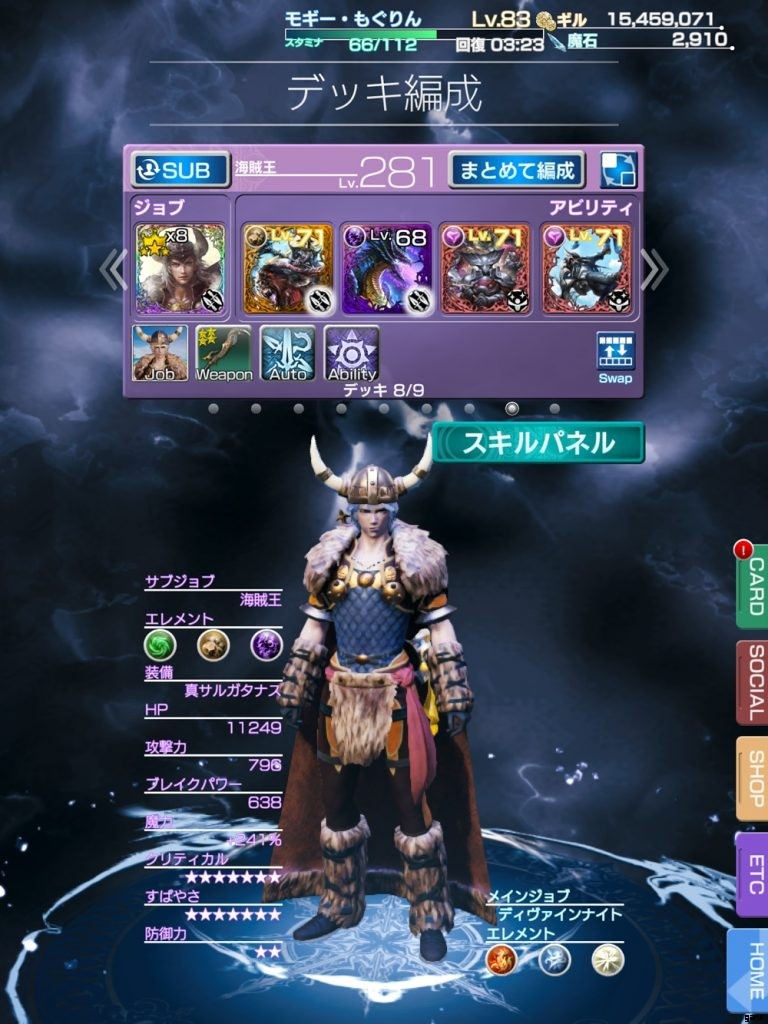Image resolution: width=768 pixels, height=1024 pixels.
Task: Open the スキルパネル skill panel
Action: [538, 443]
